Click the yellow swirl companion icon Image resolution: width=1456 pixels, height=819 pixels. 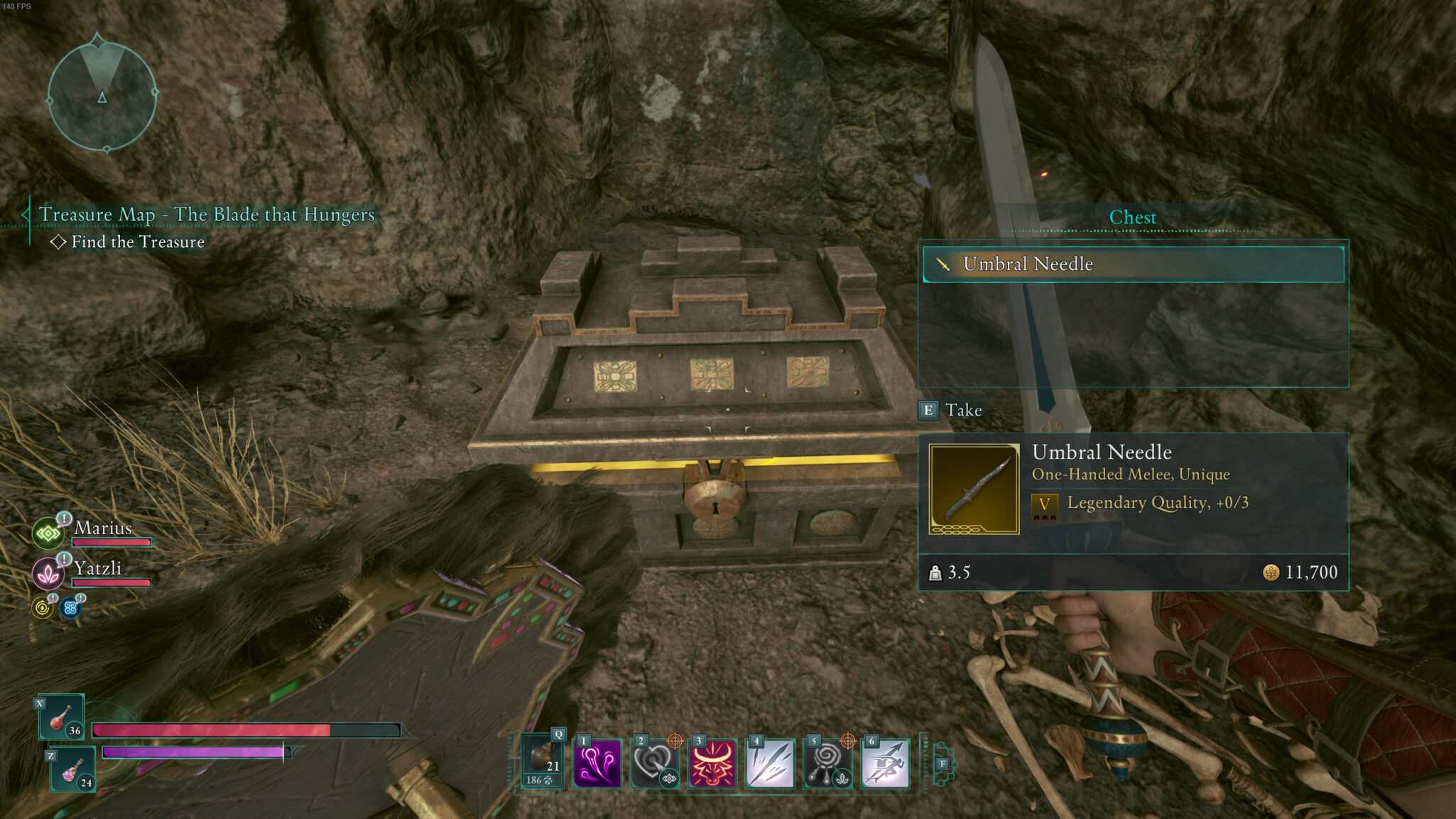(43, 608)
